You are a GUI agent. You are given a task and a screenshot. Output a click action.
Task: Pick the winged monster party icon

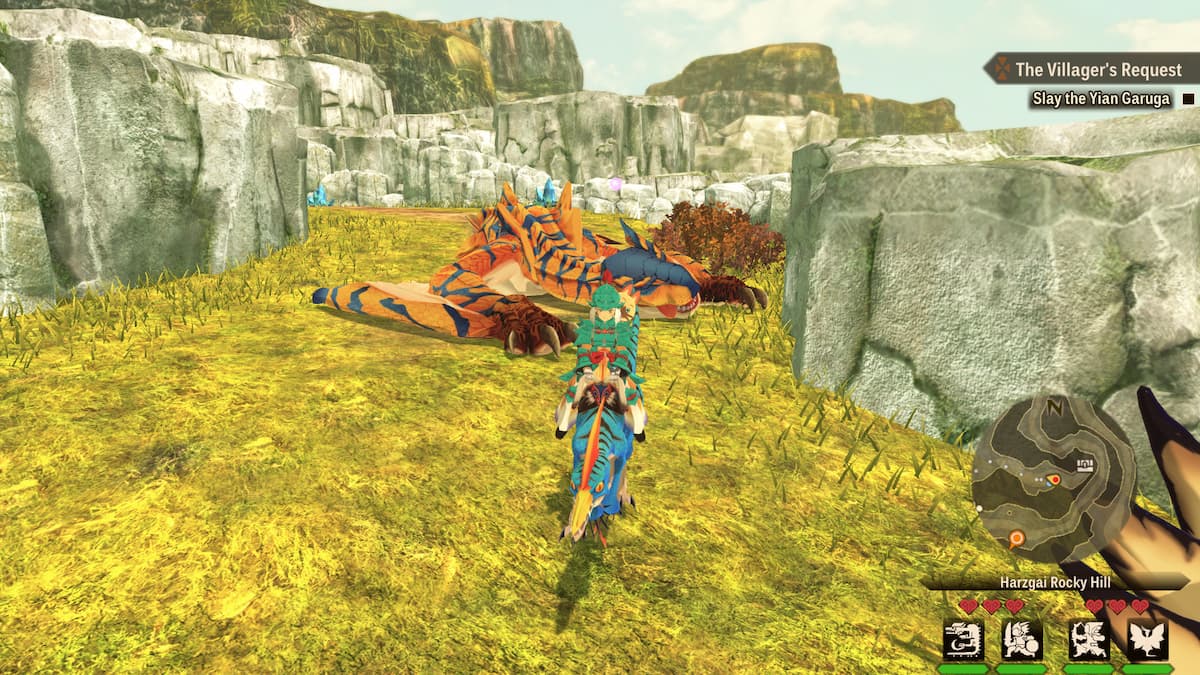[1147, 639]
